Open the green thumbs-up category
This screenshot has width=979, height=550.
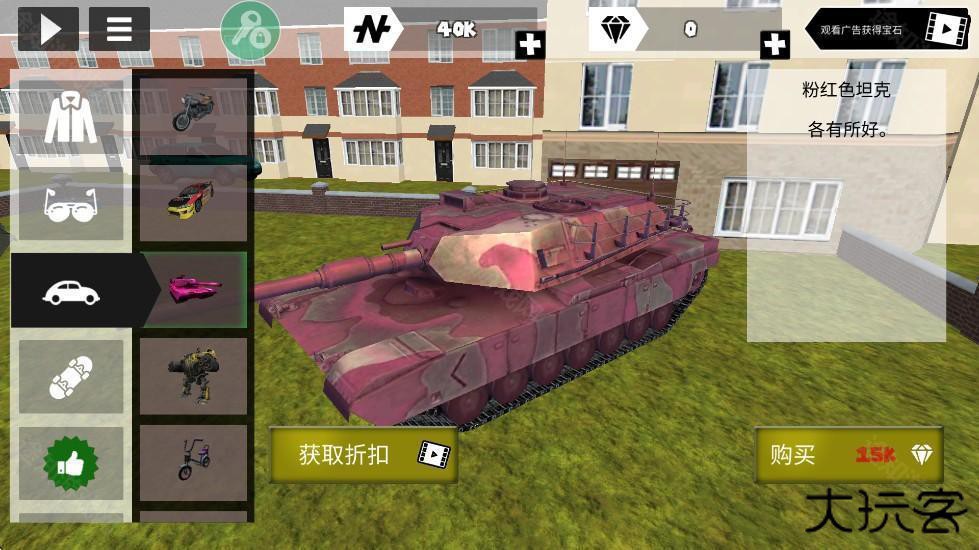coord(71,463)
